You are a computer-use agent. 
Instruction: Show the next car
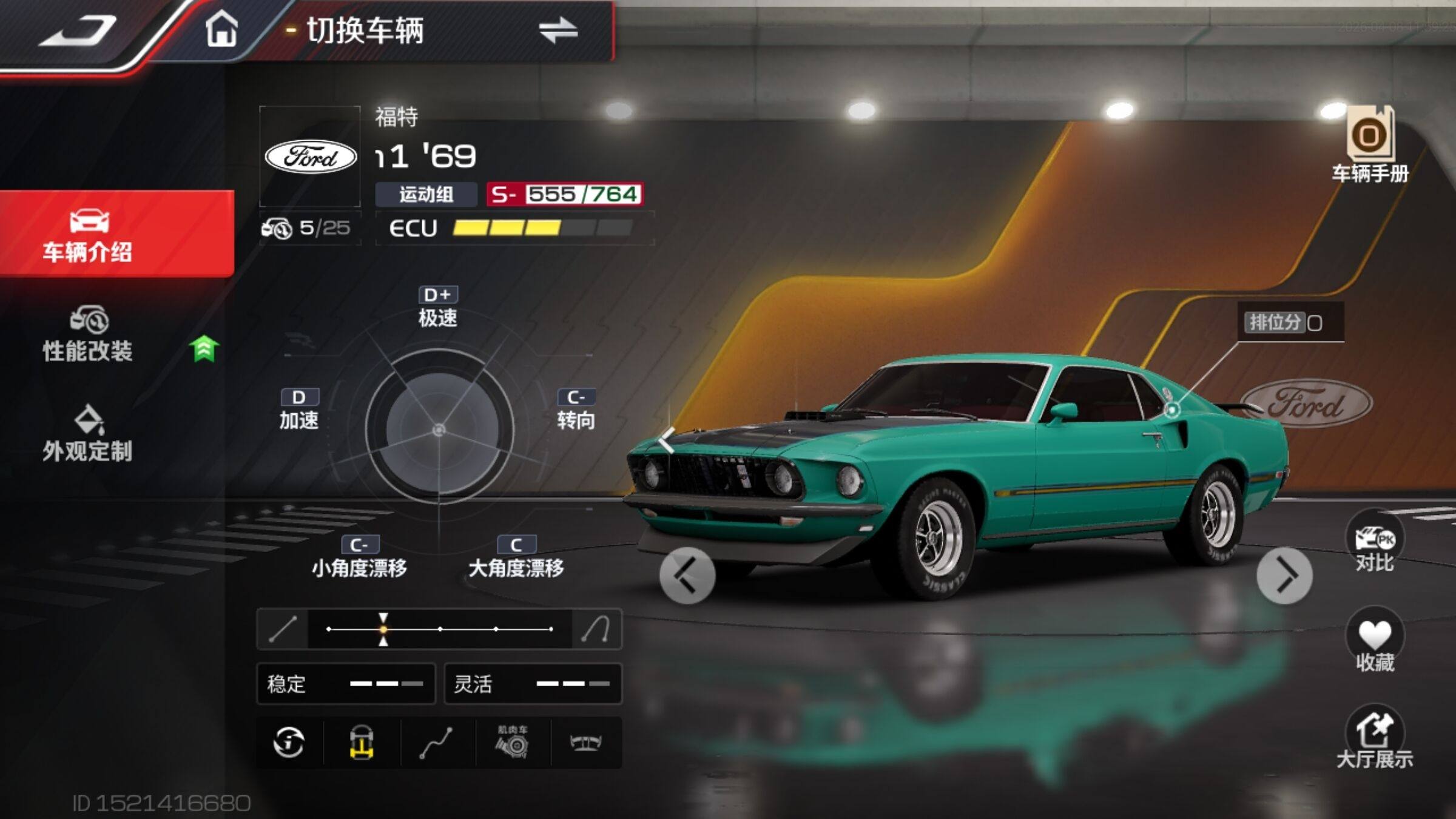[1284, 575]
